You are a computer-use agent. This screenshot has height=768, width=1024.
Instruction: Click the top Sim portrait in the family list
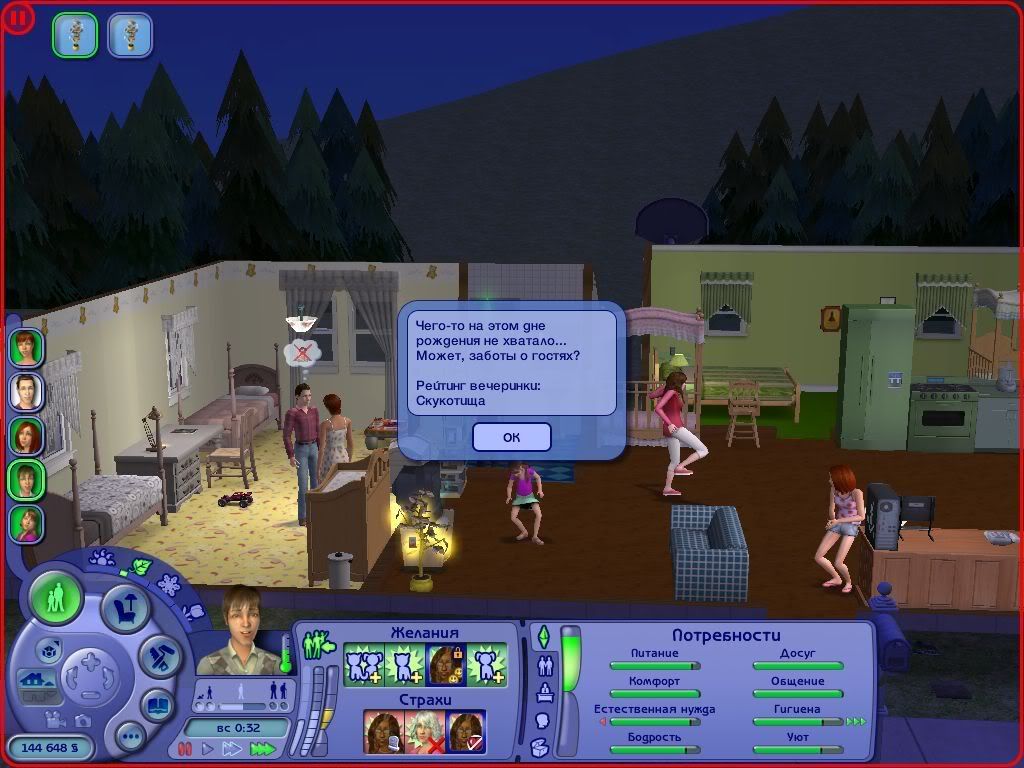pos(27,347)
